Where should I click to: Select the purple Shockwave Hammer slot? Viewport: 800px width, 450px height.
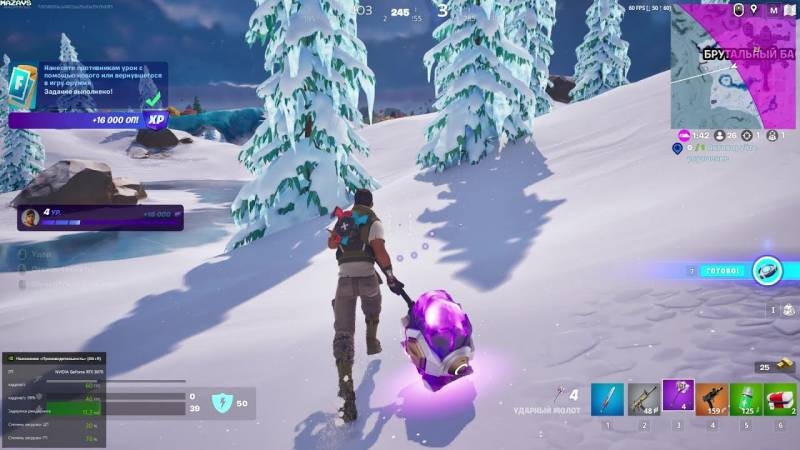678,397
